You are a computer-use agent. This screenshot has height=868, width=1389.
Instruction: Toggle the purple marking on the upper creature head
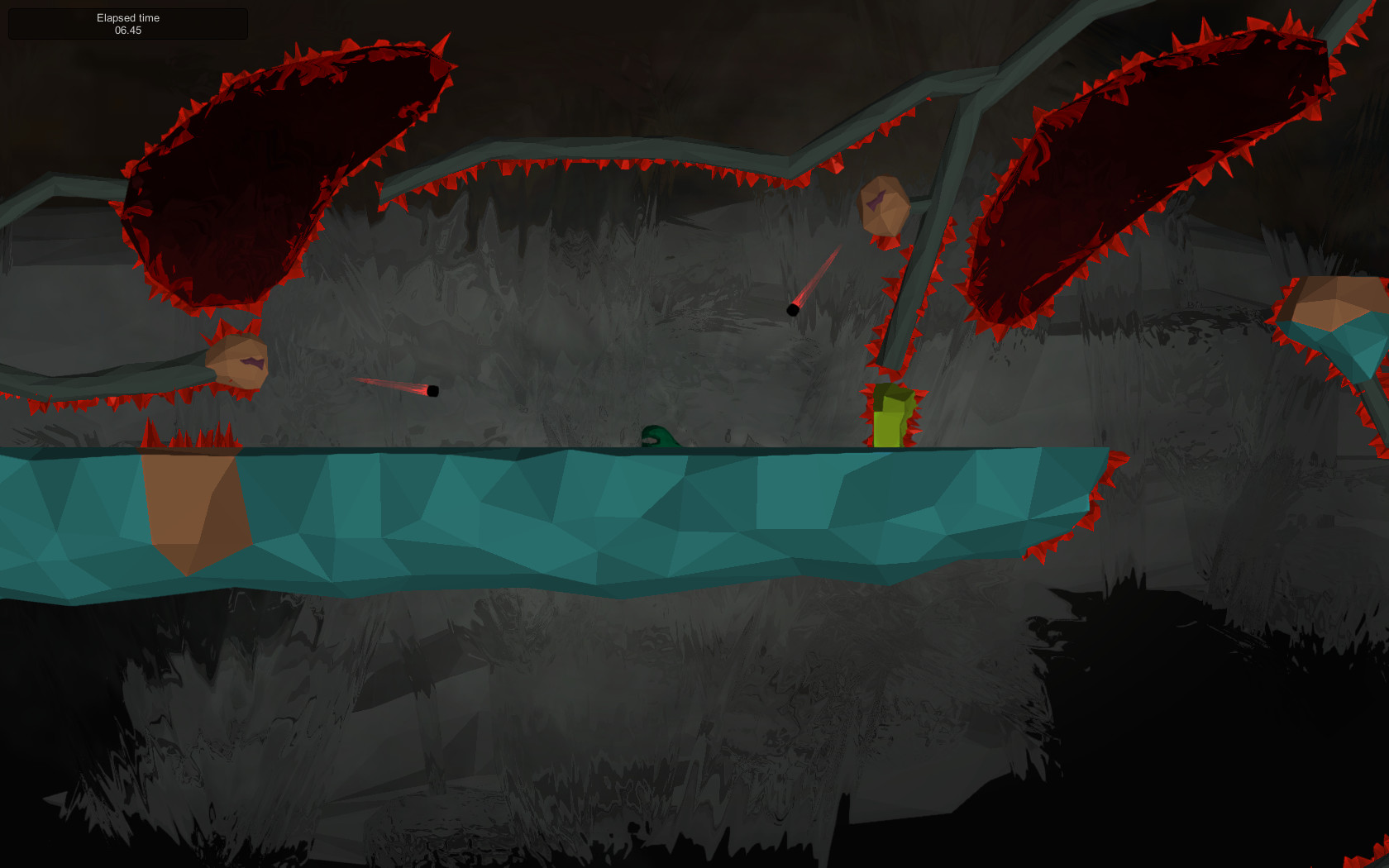tap(876, 201)
